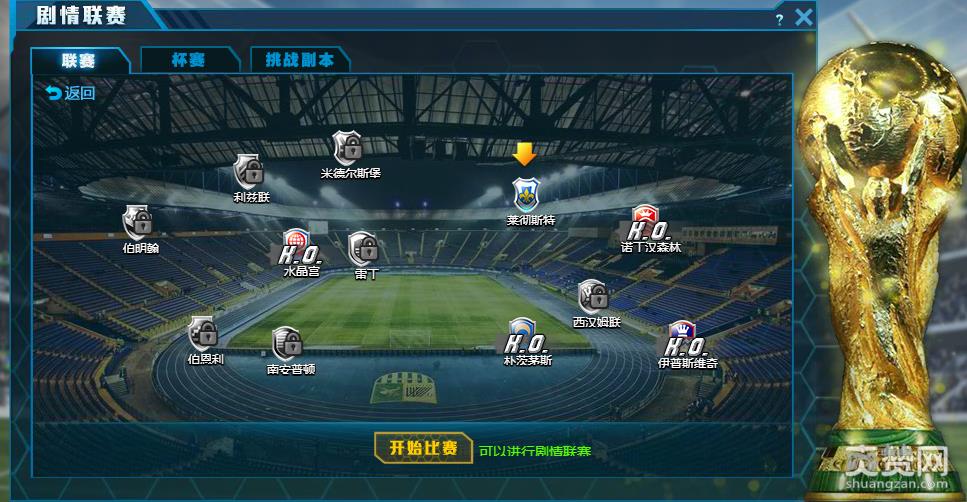Select the locked 利兹联 badge
Screen dimensions: 967x502
point(248,171)
